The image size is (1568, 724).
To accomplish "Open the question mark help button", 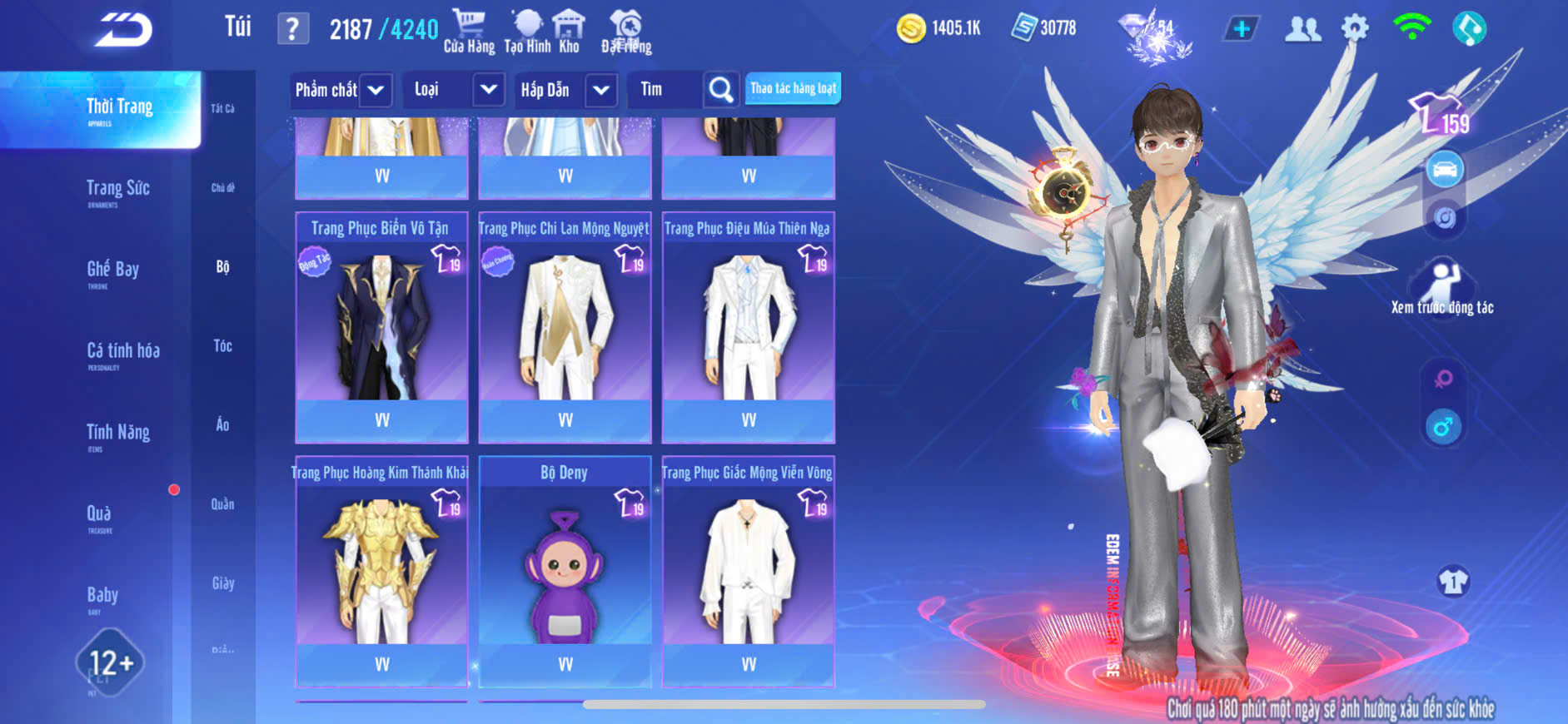I will 292,30.
